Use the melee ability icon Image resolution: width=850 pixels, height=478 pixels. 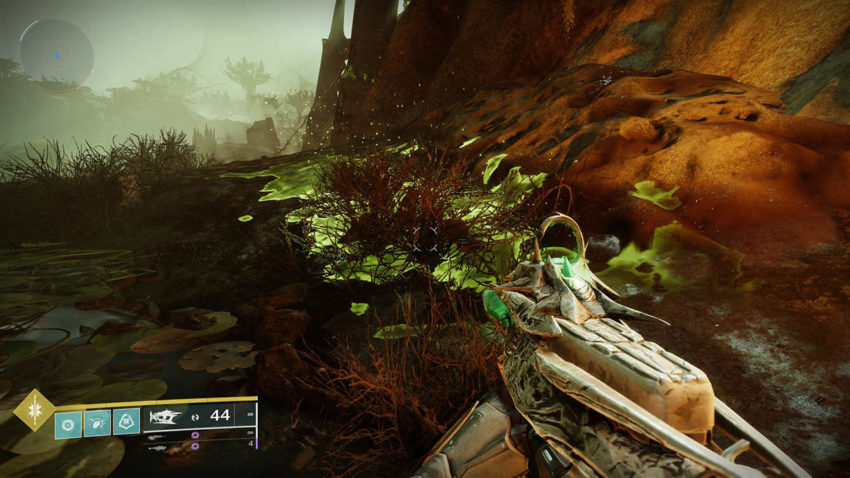[x=98, y=421]
